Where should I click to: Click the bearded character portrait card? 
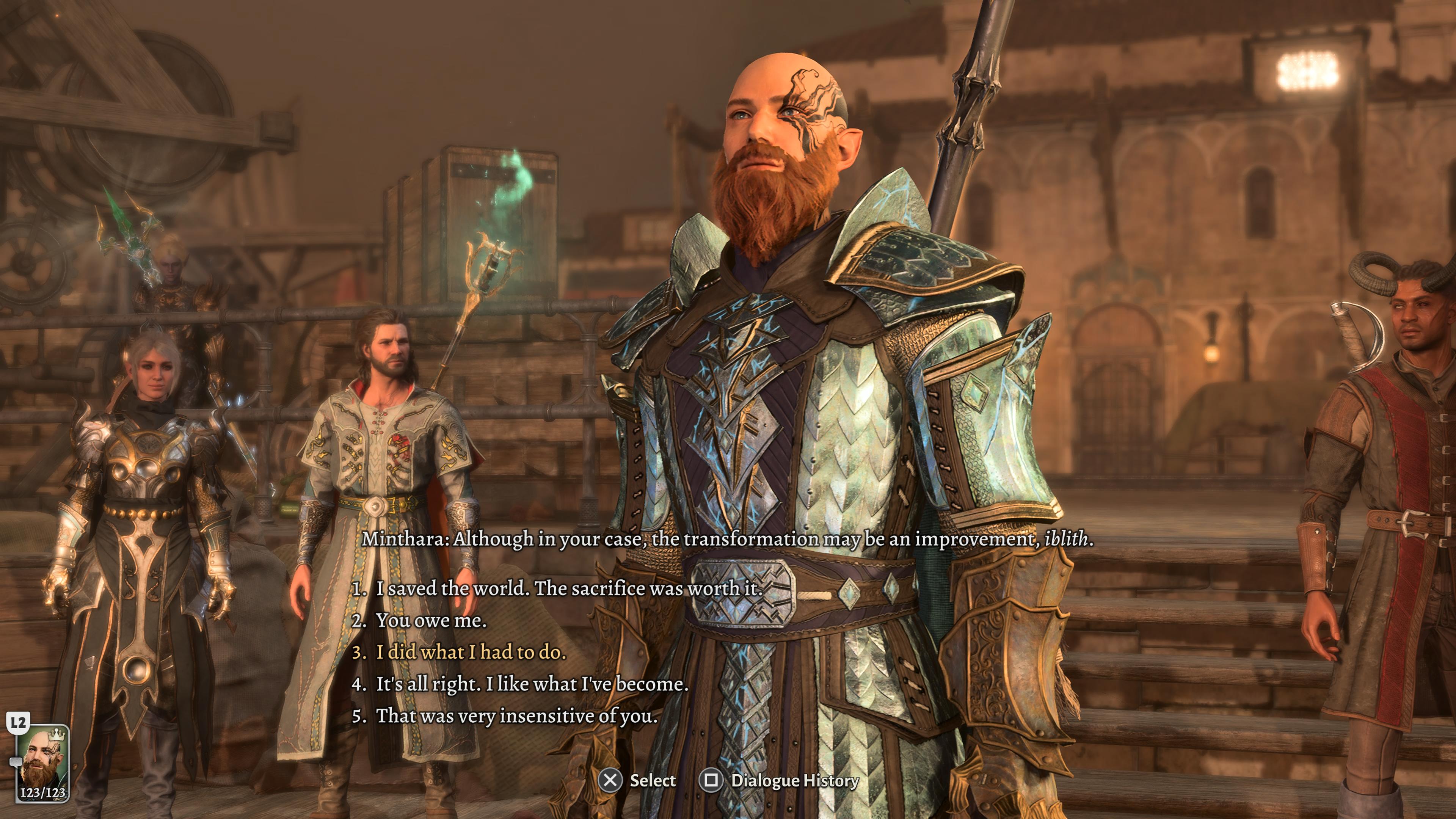coord(42,763)
